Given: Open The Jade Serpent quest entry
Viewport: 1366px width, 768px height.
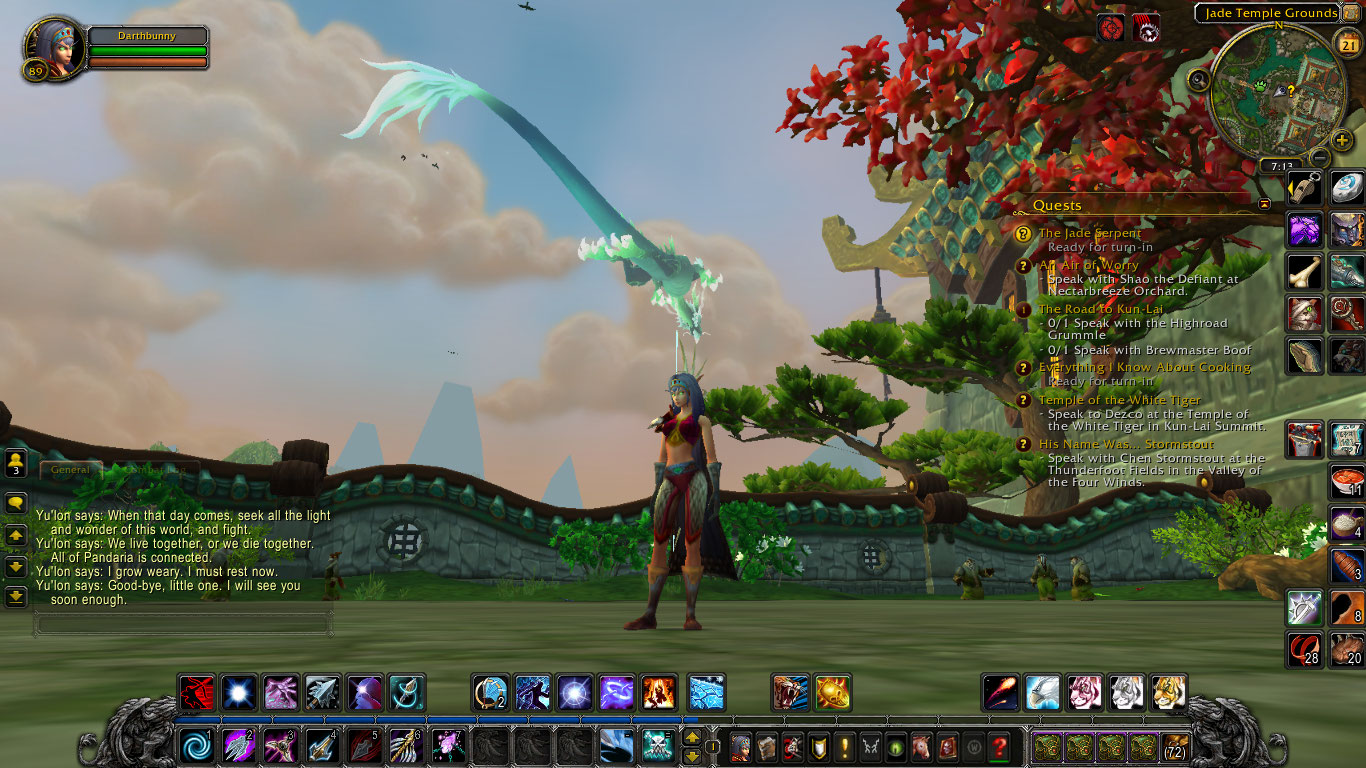Looking at the screenshot, I should 1089,233.
